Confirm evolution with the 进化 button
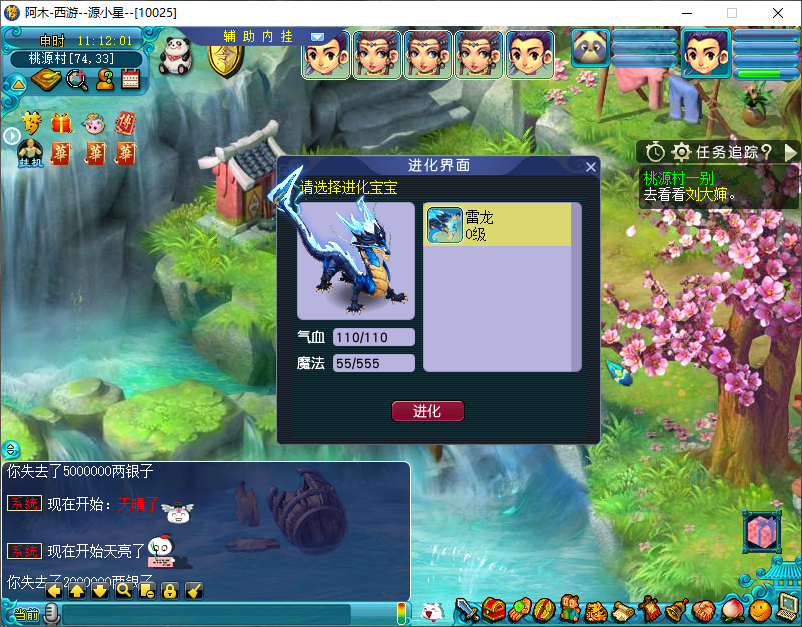The width and height of the screenshot is (802, 627). [427, 411]
